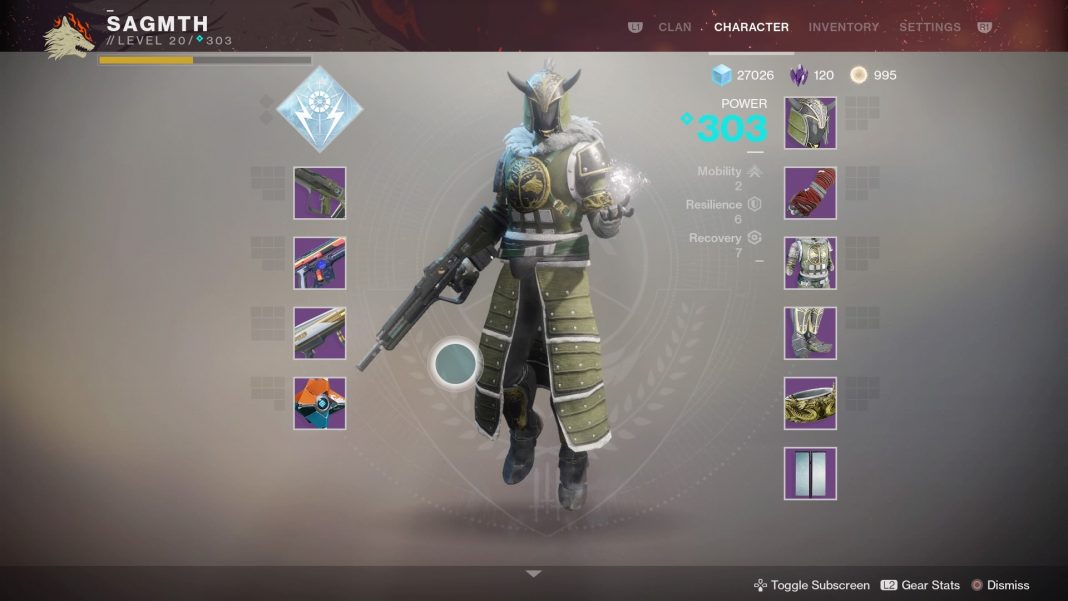This screenshot has width=1068, height=601.
Task: Click the wolf clan emblem
Action: (68, 35)
